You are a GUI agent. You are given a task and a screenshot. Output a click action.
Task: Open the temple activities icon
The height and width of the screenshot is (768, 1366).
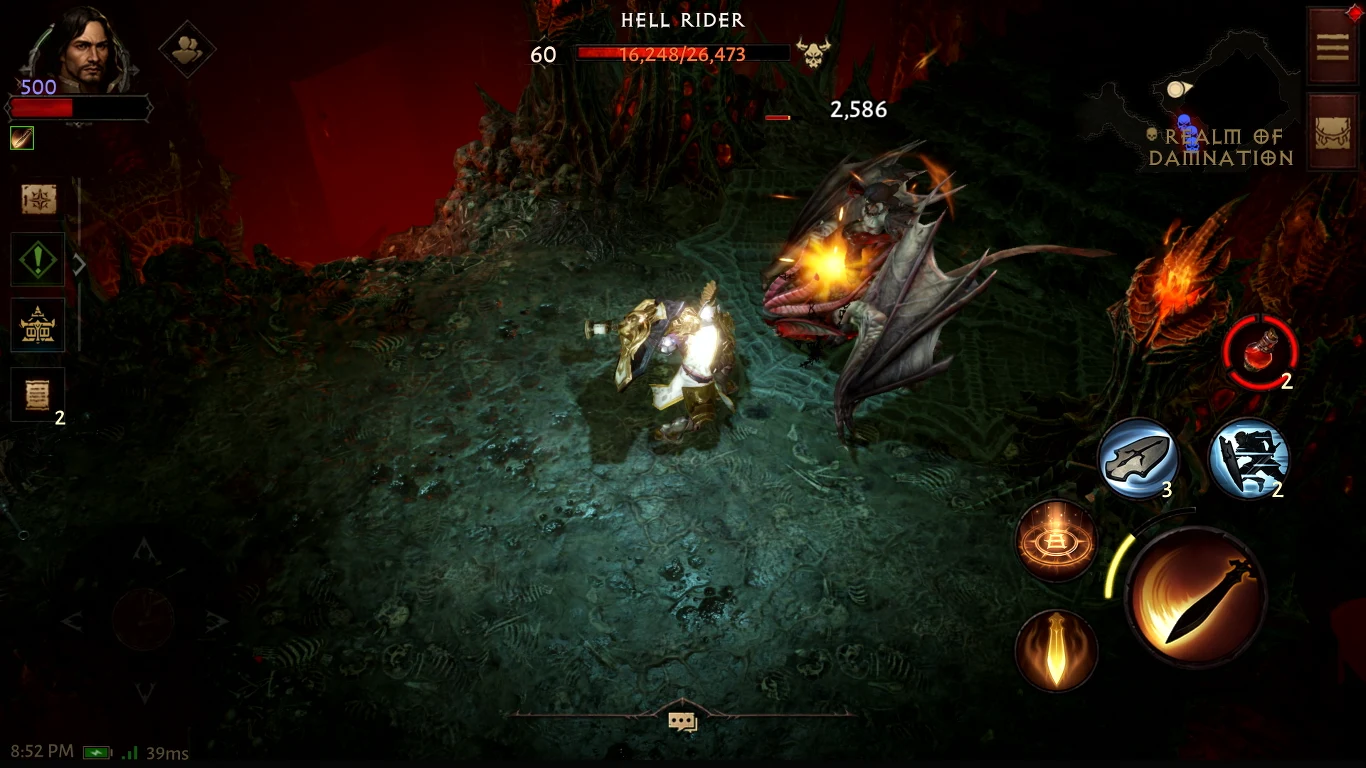coord(39,324)
